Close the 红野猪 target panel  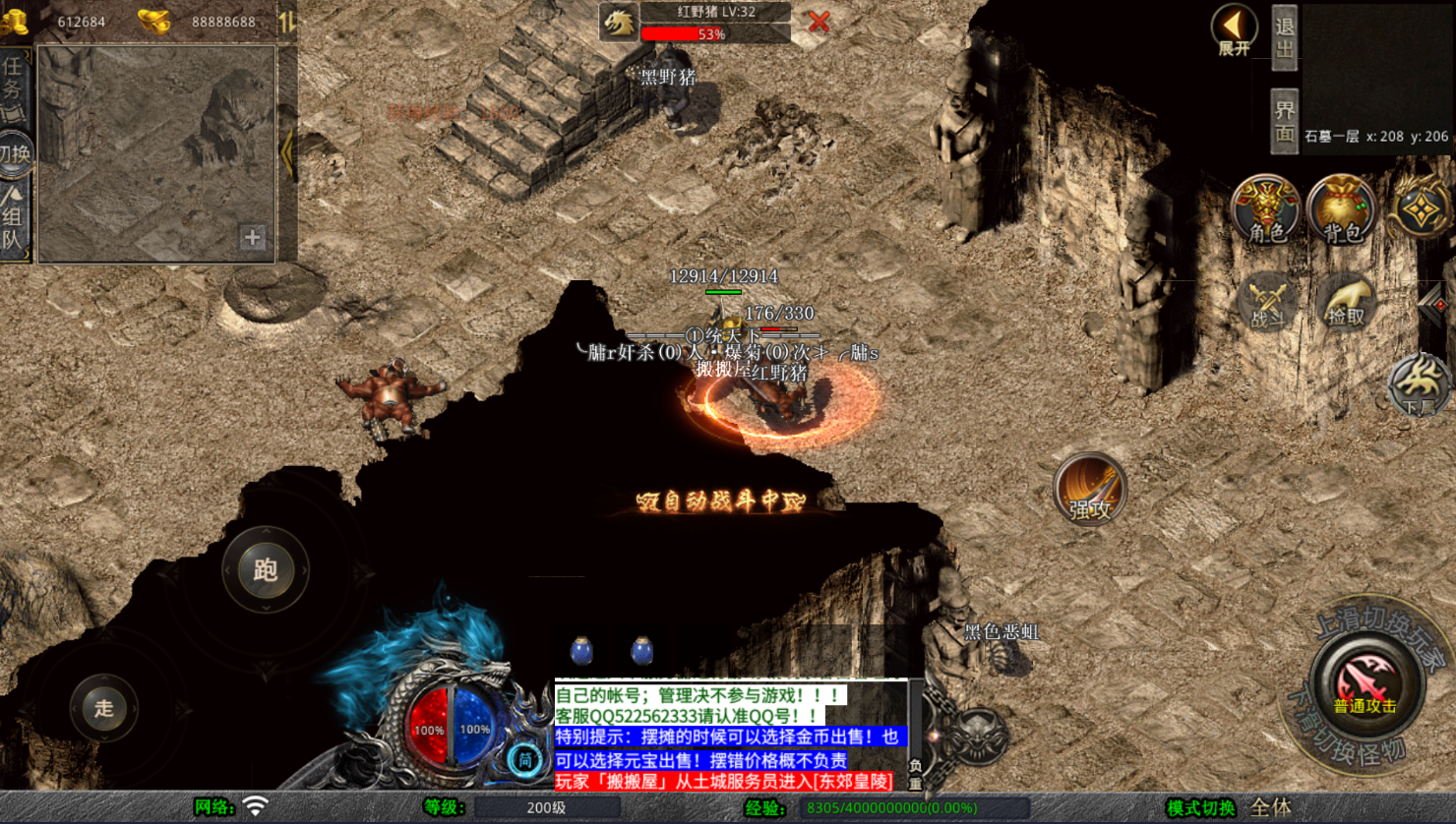click(819, 22)
